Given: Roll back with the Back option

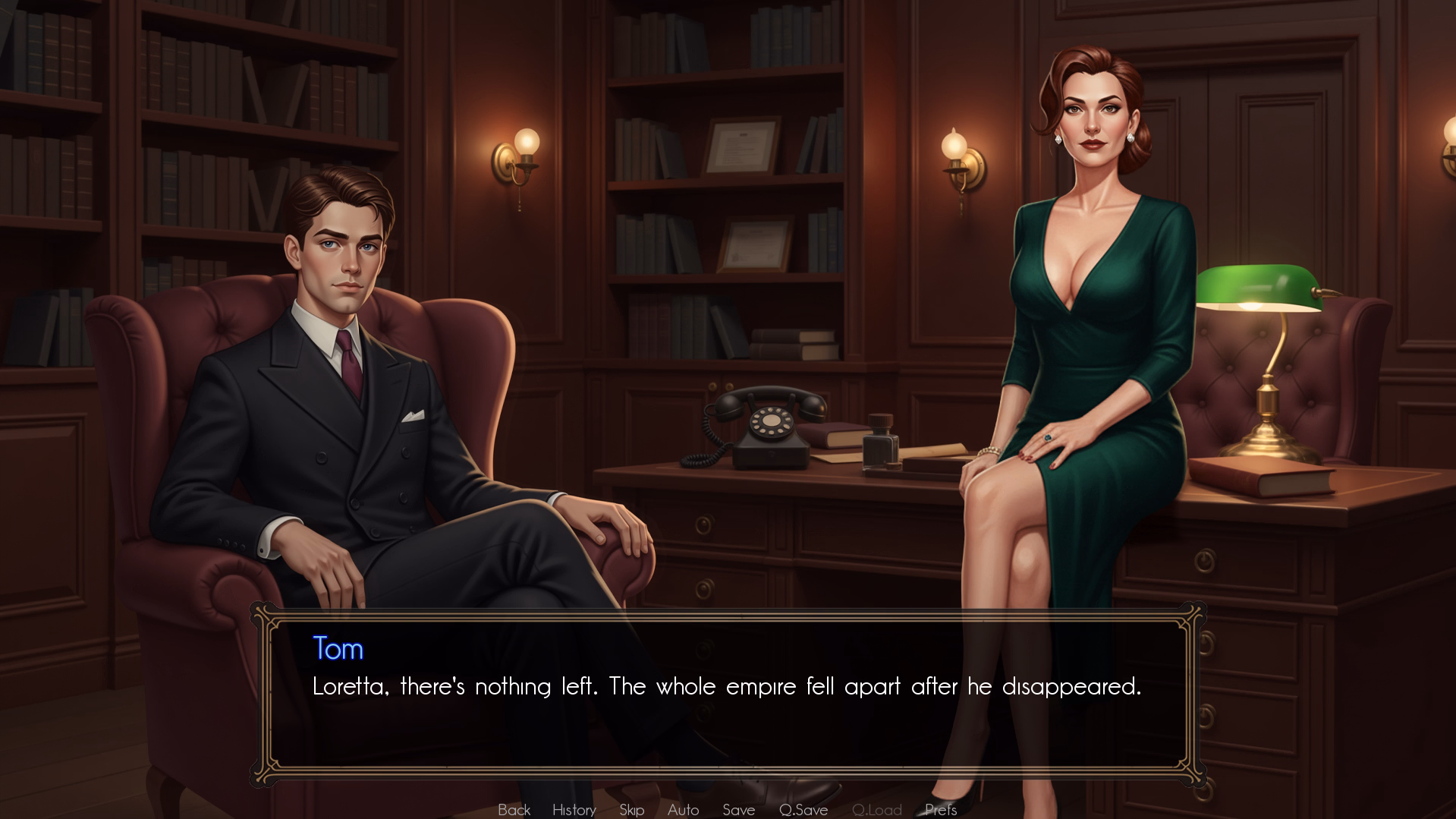Looking at the screenshot, I should 514,809.
